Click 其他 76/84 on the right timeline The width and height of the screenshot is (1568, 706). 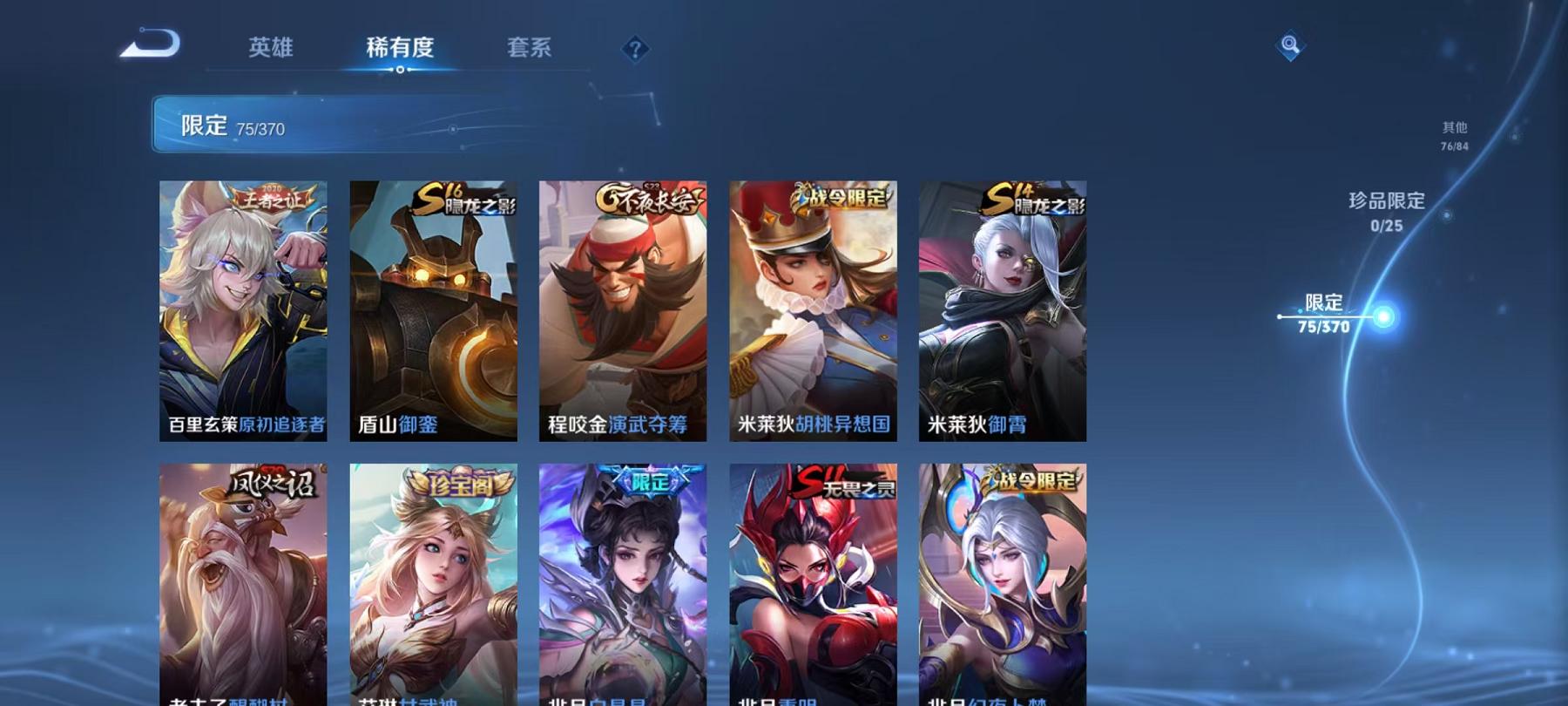1453,135
